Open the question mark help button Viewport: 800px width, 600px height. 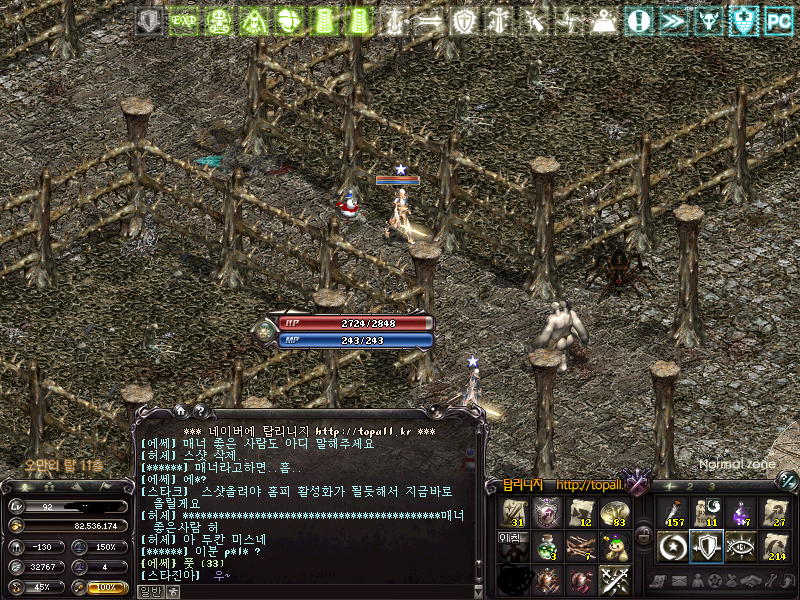(200, 410)
